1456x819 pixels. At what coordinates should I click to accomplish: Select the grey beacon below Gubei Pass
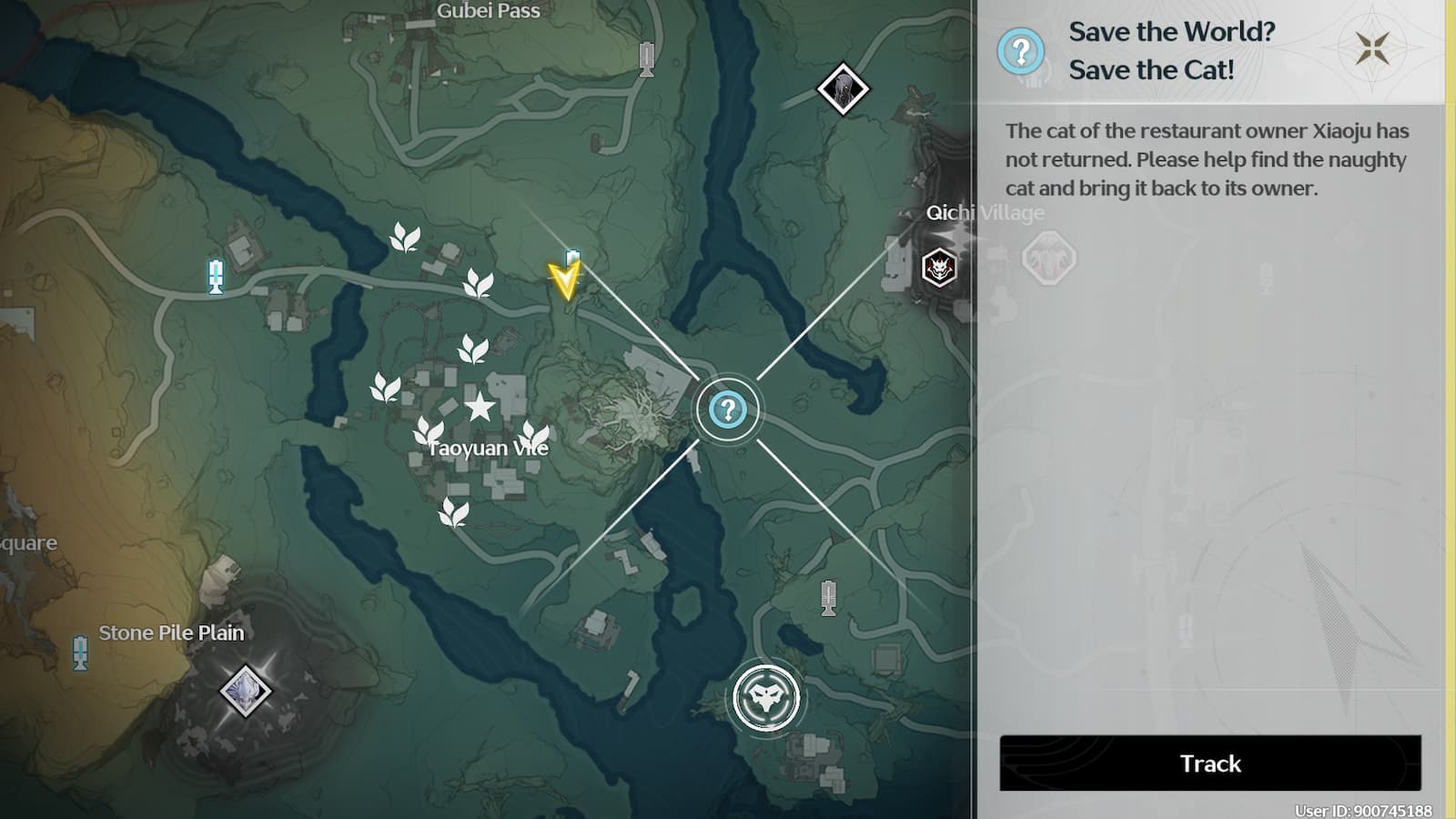coord(647,59)
